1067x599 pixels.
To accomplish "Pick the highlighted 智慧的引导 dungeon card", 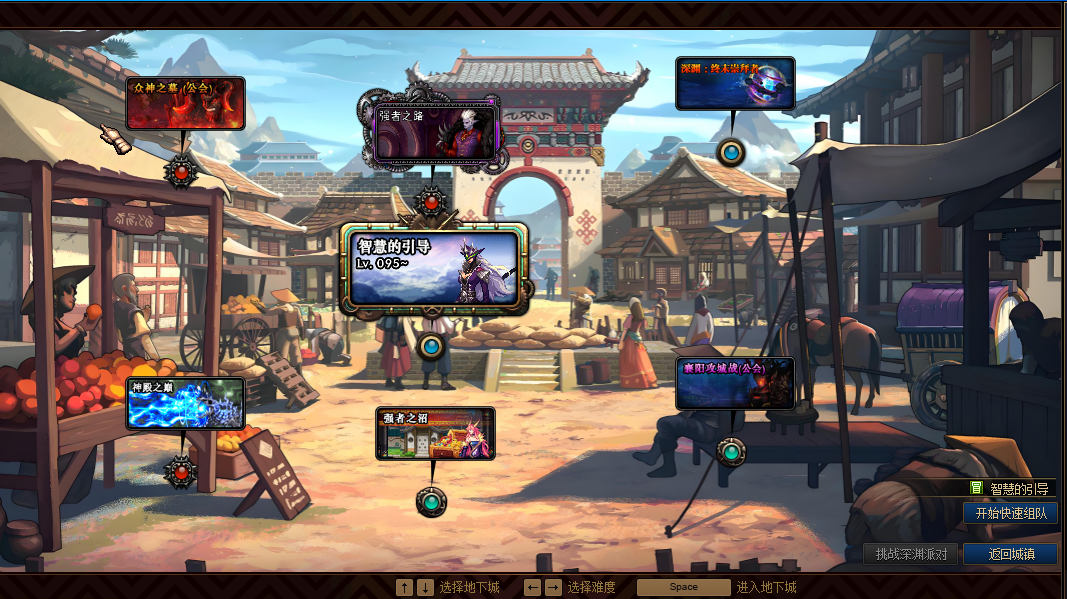I will point(435,265).
